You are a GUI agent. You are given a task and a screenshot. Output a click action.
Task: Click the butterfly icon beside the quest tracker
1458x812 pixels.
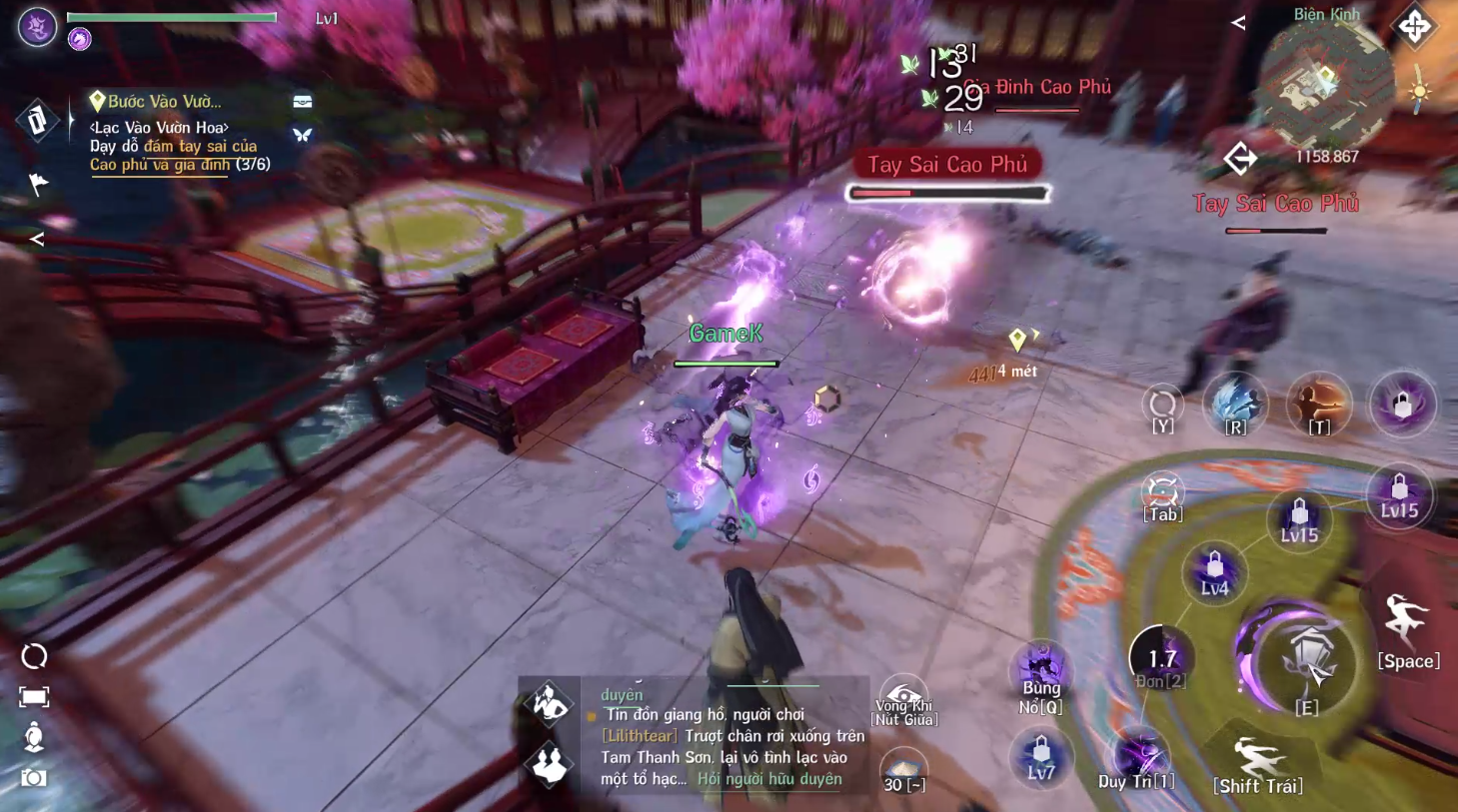click(302, 135)
